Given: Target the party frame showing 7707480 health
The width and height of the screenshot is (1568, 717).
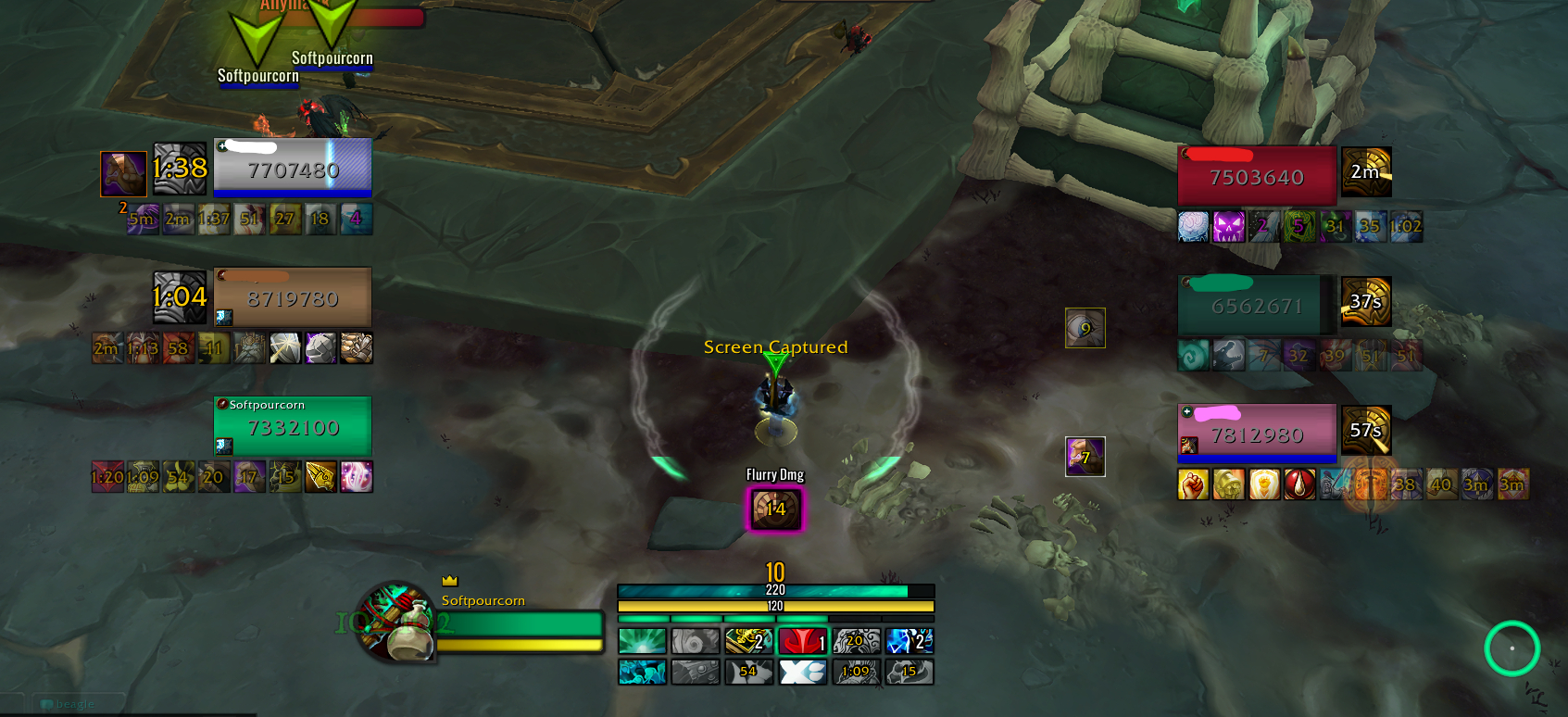Looking at the screenshot, I should 293,167.
